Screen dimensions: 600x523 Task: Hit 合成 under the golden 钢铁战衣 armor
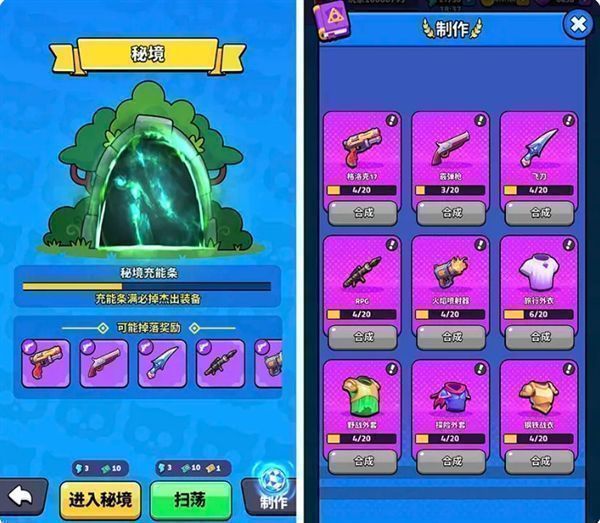(539, 461)
